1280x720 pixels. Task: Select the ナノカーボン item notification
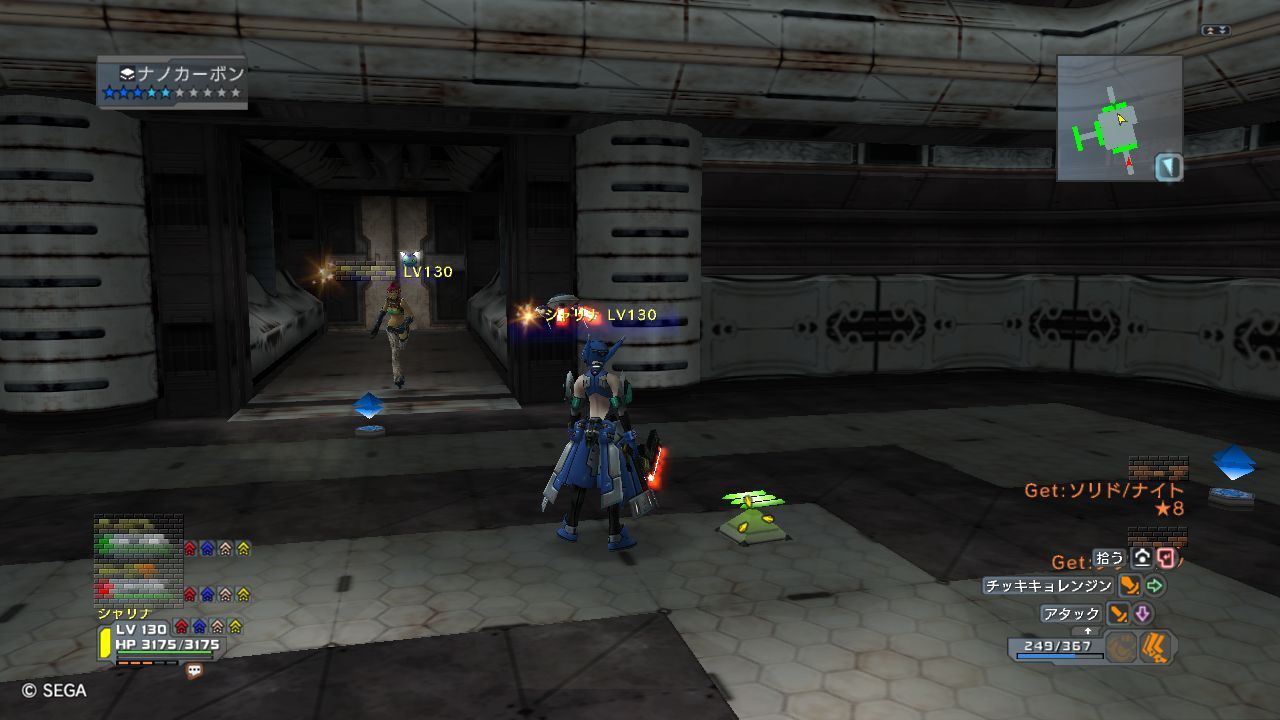[x=173, y=82]
